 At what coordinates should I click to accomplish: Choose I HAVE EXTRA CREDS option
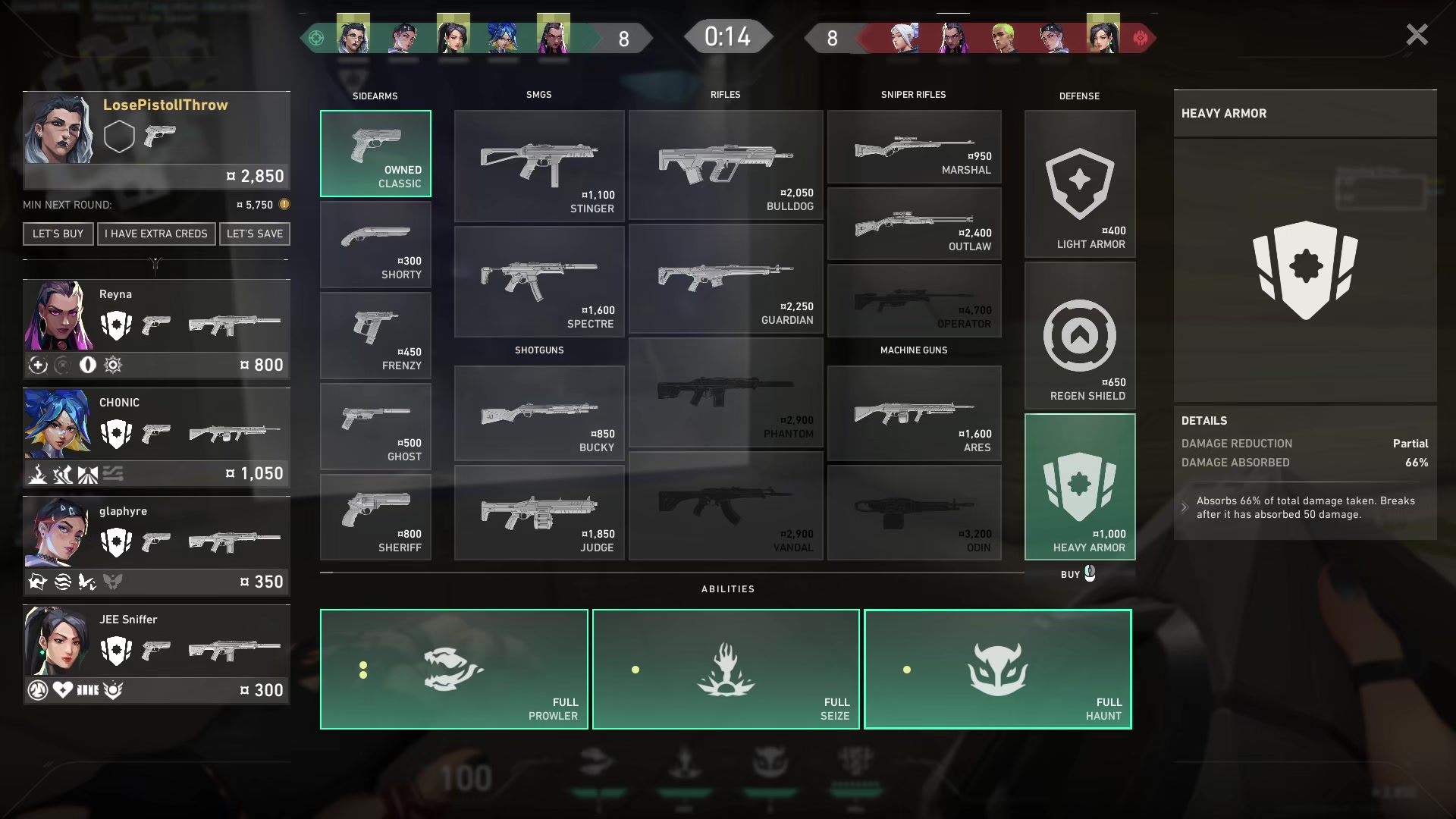pyautogui.click(x=156, y=234)
